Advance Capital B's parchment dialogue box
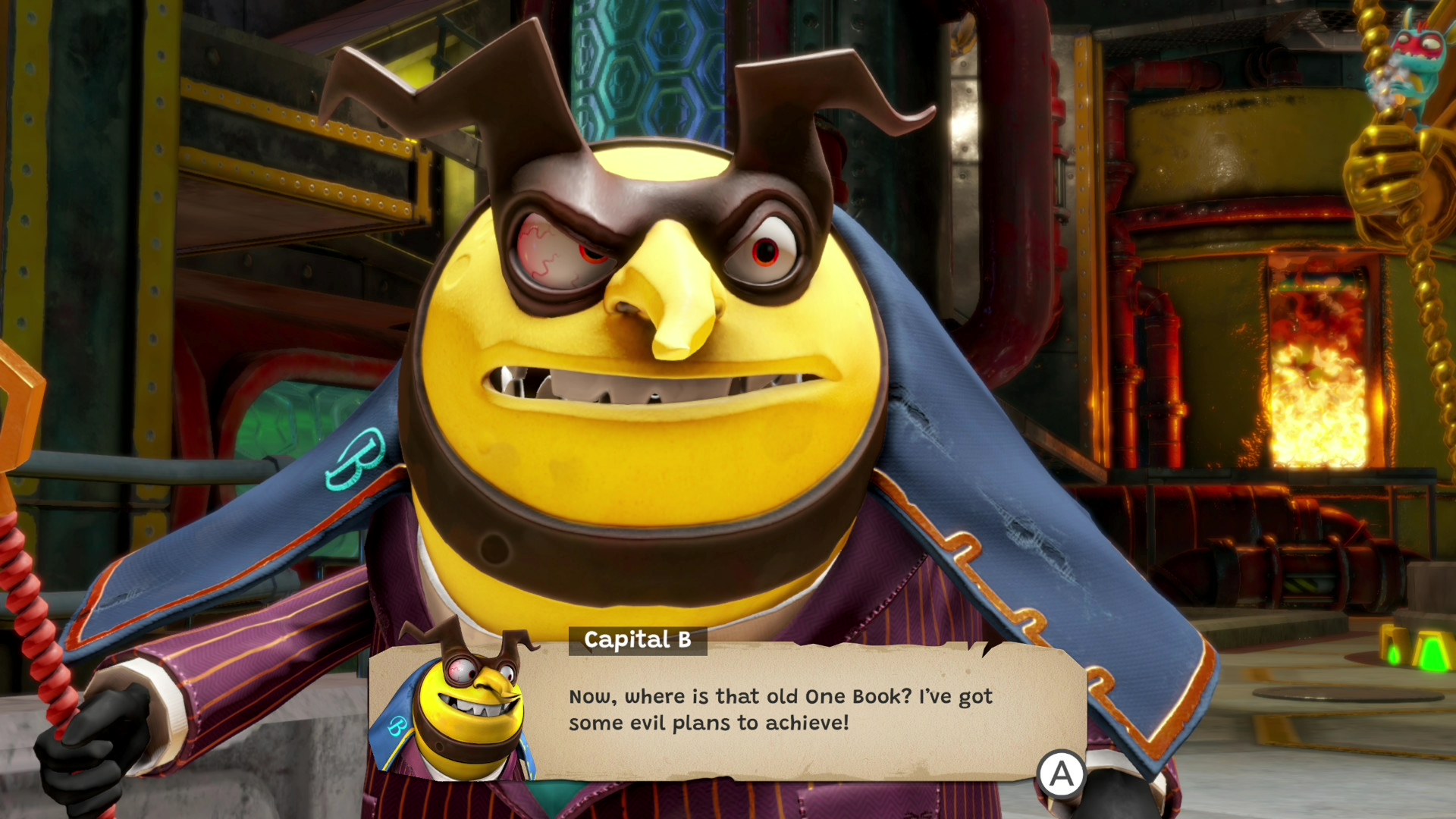Viewport: 1456px width, 819px height. pos(1060,773)
